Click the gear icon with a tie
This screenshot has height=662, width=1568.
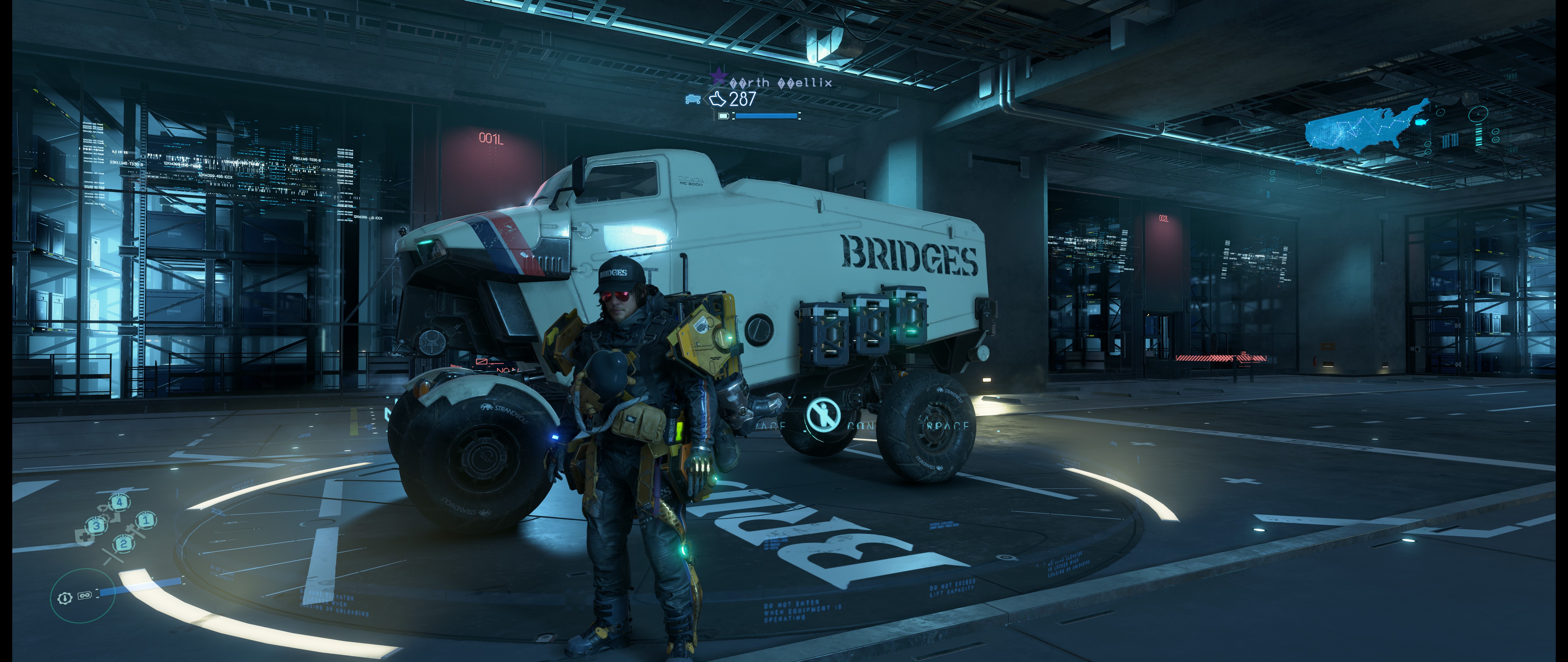click(x=65, y=597)
